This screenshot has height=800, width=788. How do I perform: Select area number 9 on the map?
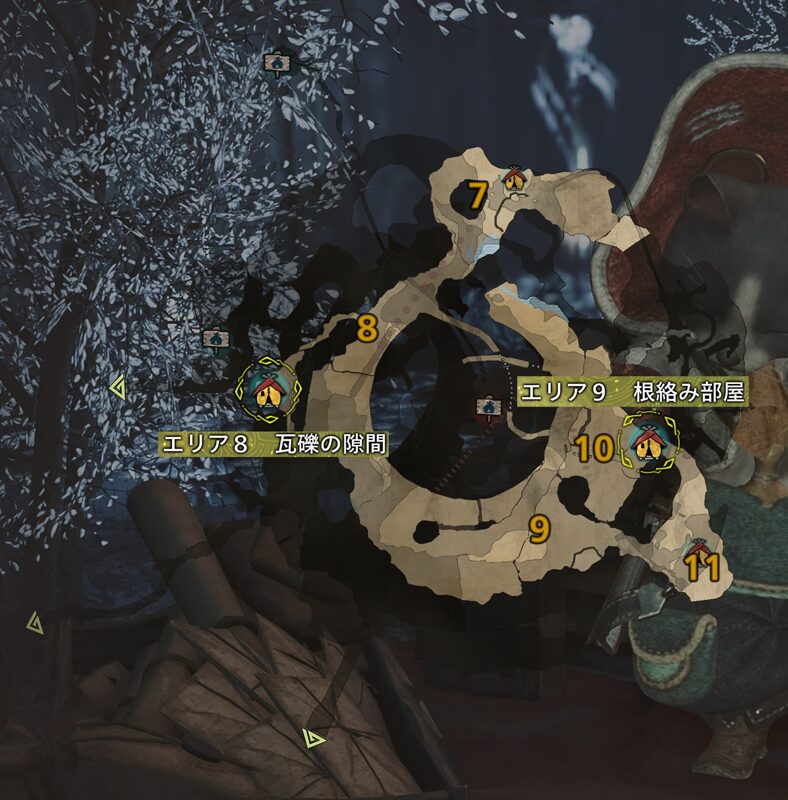(539, 529)
